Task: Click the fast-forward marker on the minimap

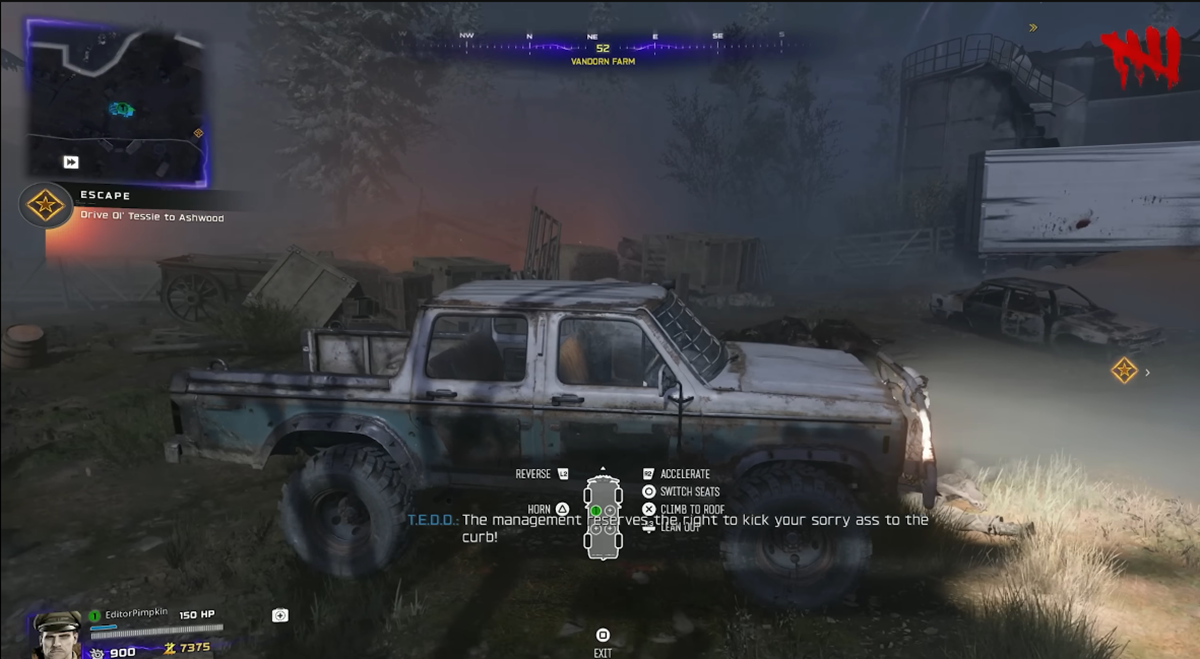Action: click(x=71, y=162)
